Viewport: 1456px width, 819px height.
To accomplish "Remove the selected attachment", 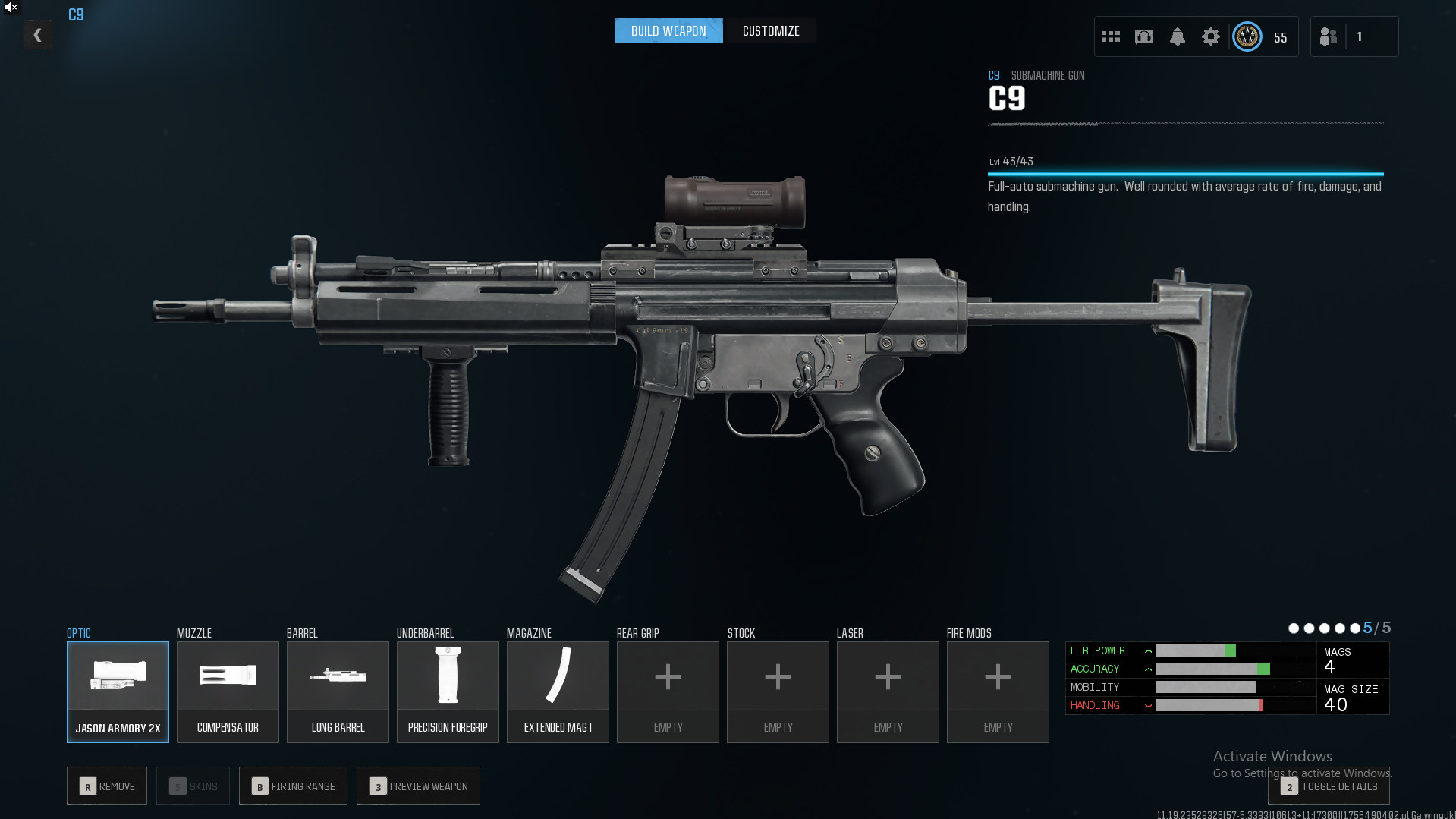I will pos(108,786).
